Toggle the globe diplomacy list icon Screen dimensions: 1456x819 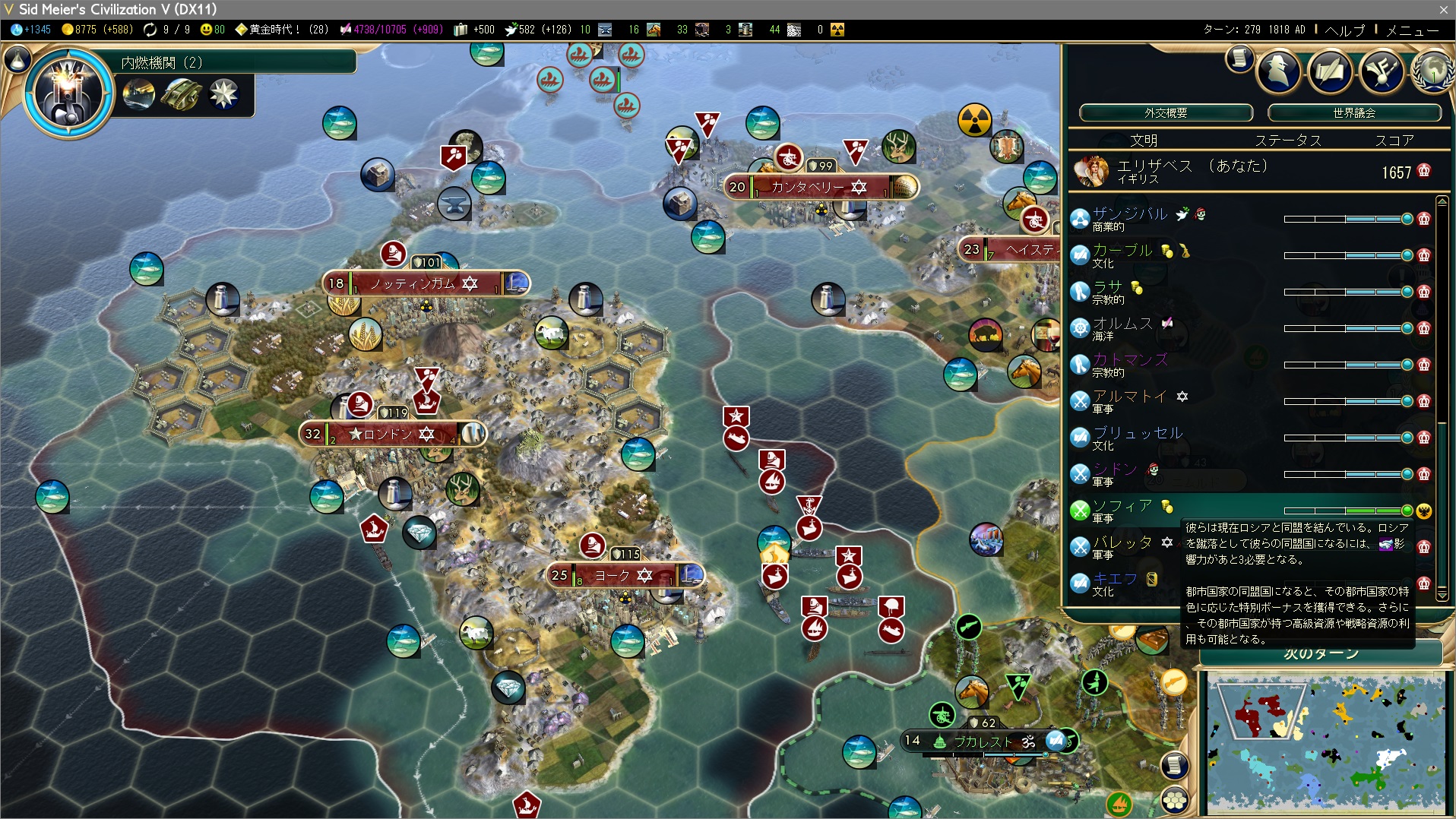pyautogui.click(x=1432, y=71)
